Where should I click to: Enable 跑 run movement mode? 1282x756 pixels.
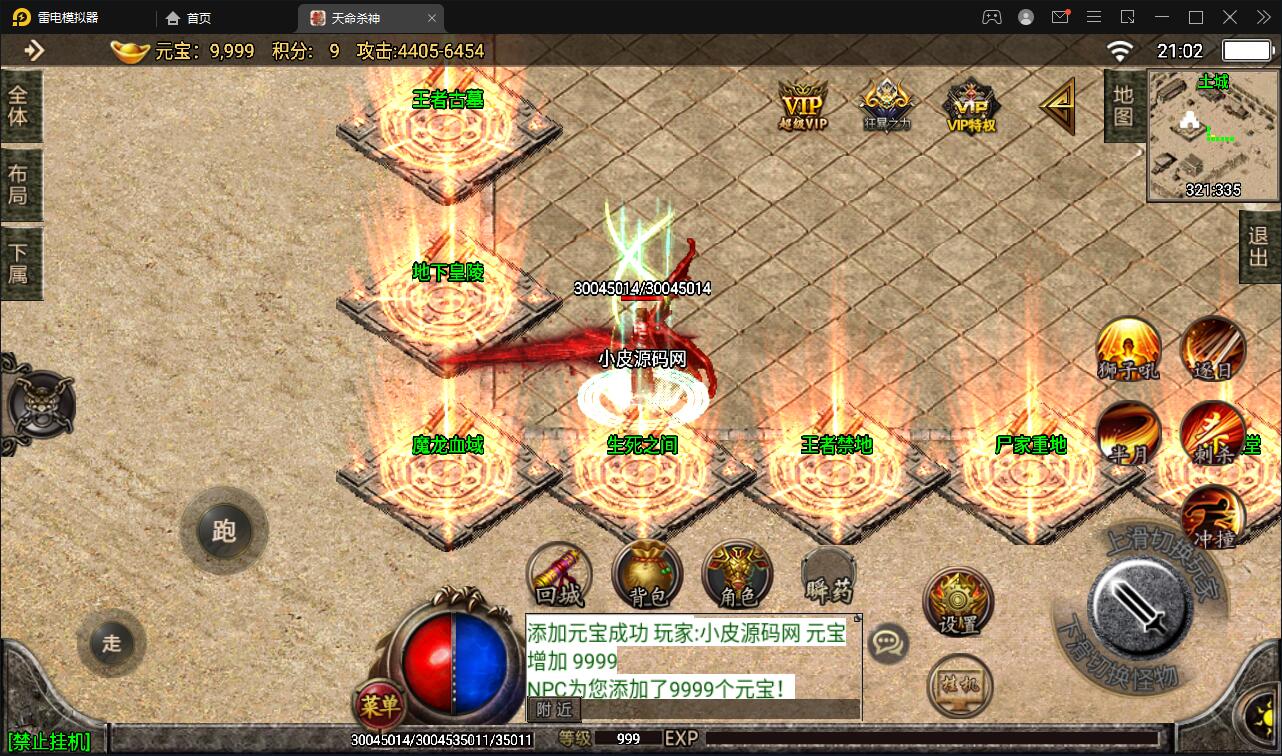click(x=224, y=531)
